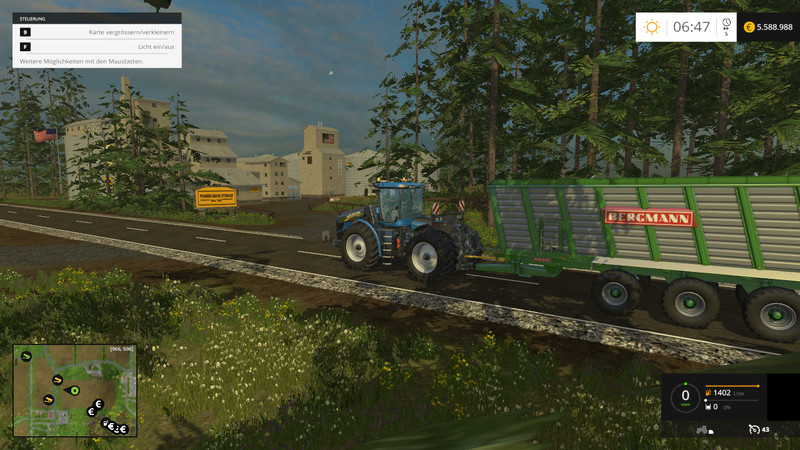Viewport: 800px width, 450px height.
Task: Click the cruise control speed icon
Action: (754, 430)
